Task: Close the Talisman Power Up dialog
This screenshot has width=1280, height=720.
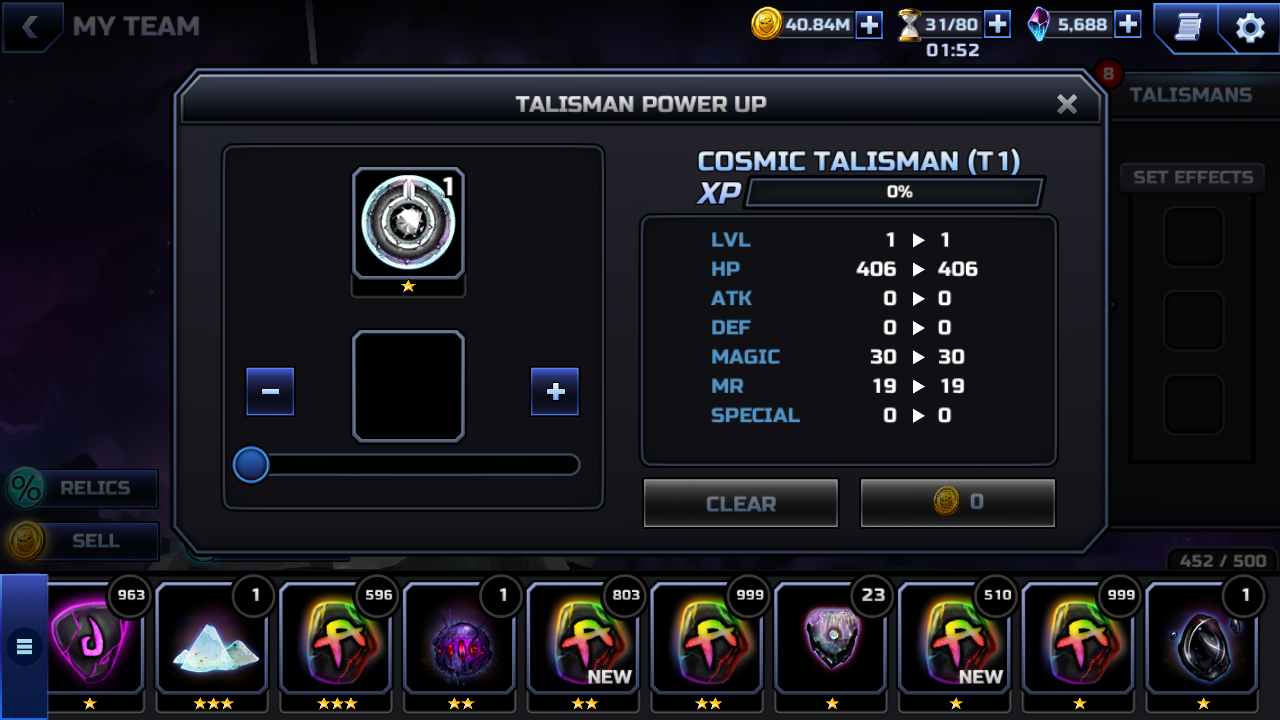Action: (1067, 104)
